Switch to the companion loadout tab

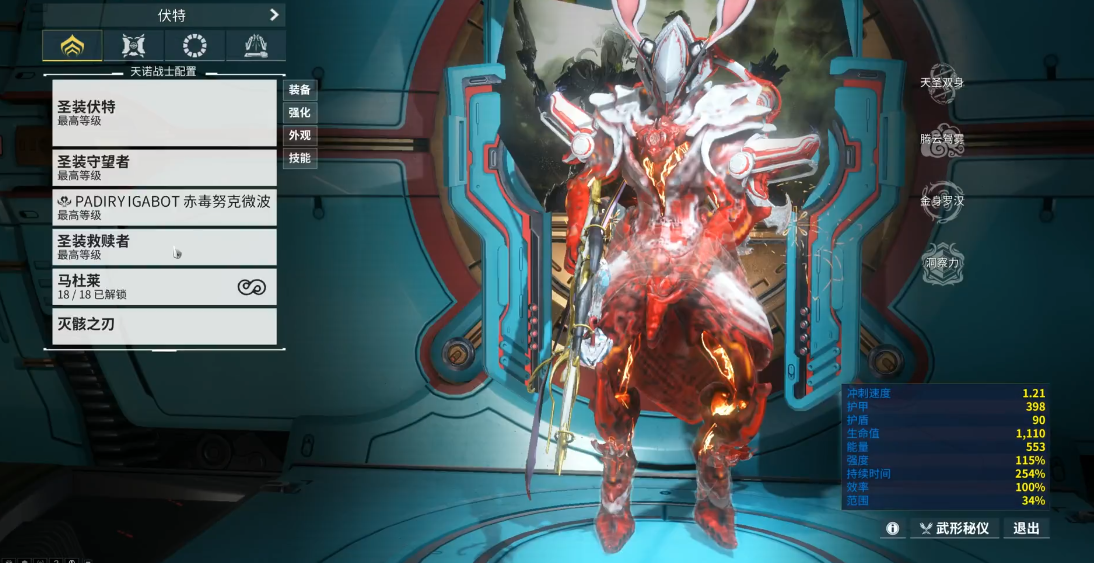point(134,45)
